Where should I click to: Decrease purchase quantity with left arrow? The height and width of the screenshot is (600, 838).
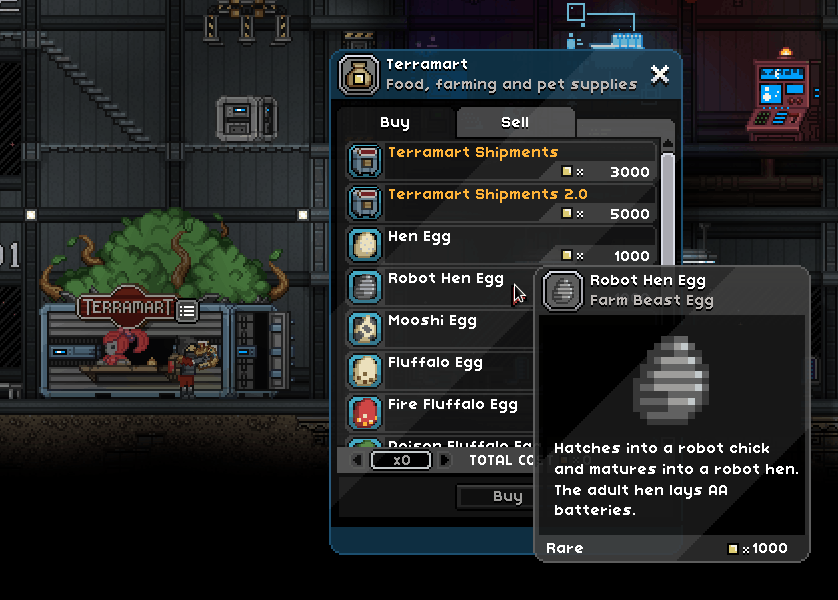tap(357, 461)
